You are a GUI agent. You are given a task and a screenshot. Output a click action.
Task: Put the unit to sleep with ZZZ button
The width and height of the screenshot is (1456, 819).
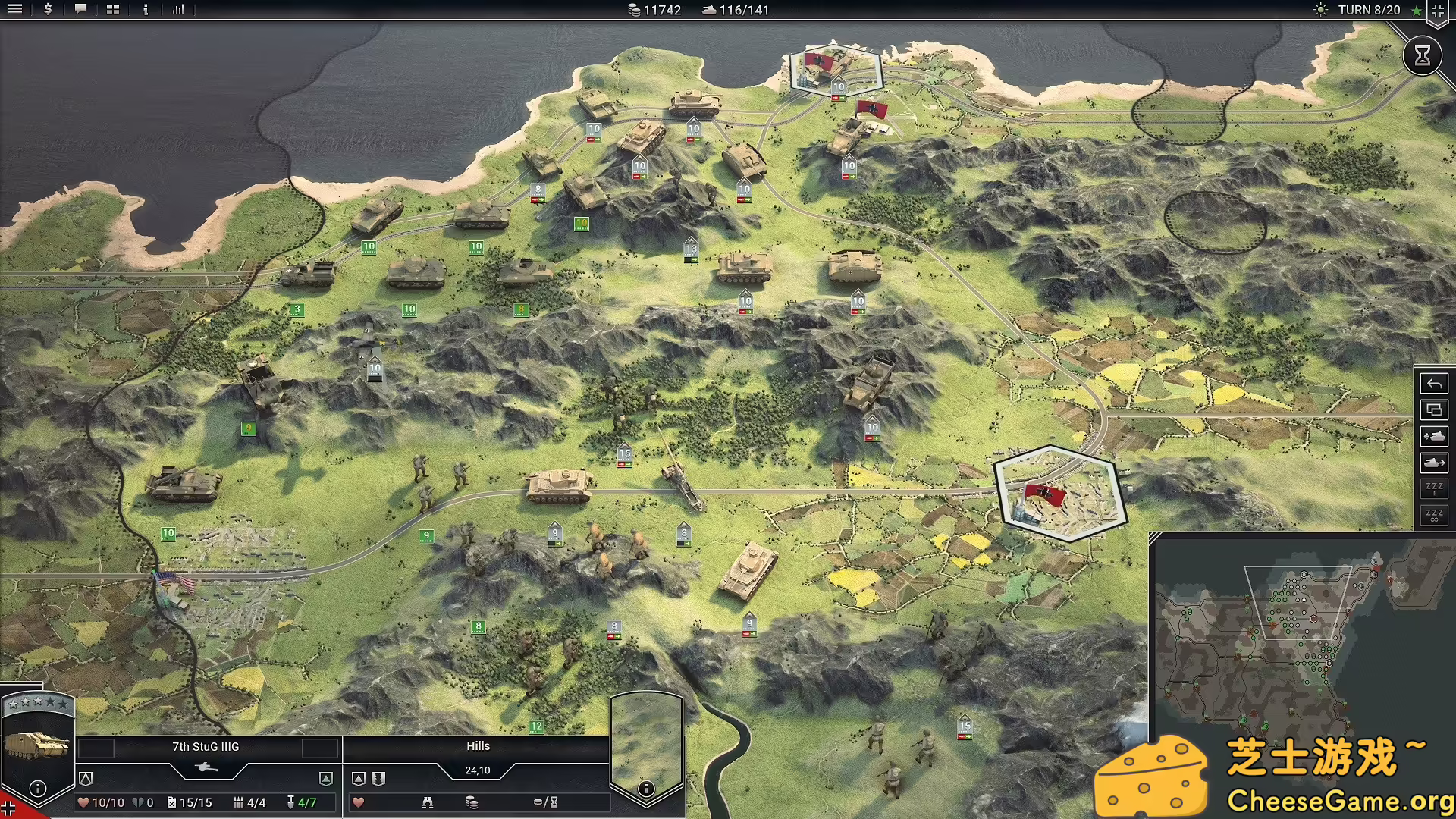coord(1434,488)
